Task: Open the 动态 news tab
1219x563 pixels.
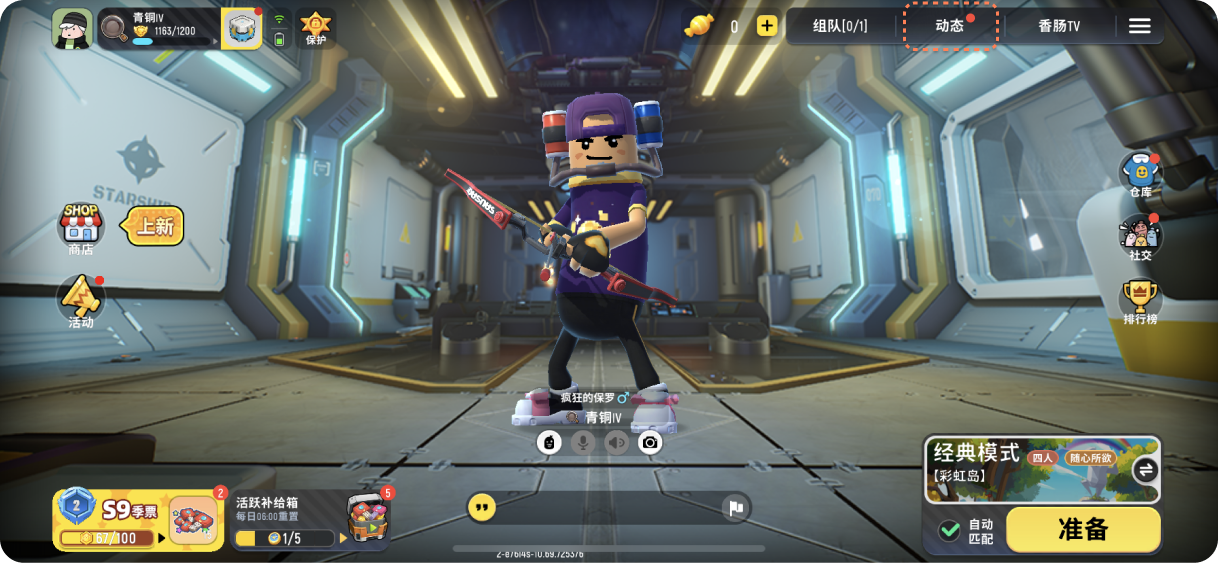Action: (x=950, y=26)
